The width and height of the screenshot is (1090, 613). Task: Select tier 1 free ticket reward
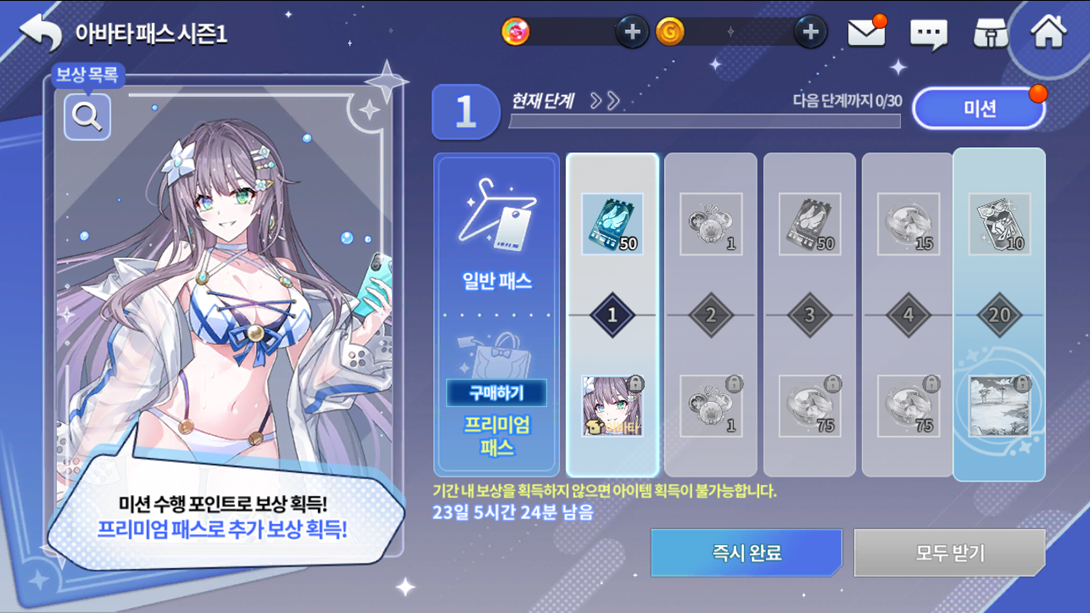pos(612,224)
